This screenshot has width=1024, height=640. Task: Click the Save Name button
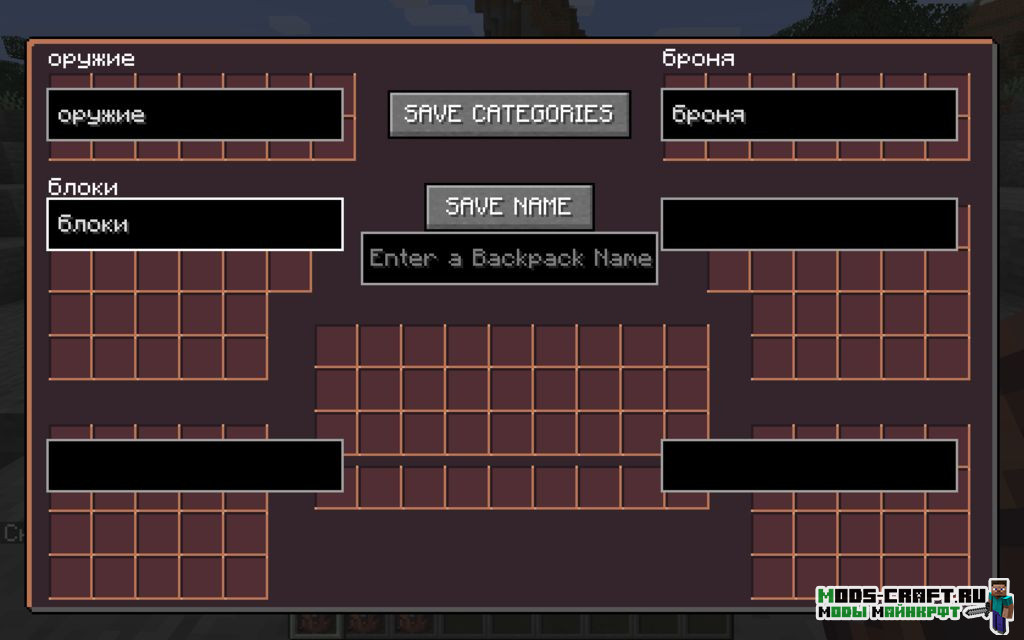click(x=509, y=207)
